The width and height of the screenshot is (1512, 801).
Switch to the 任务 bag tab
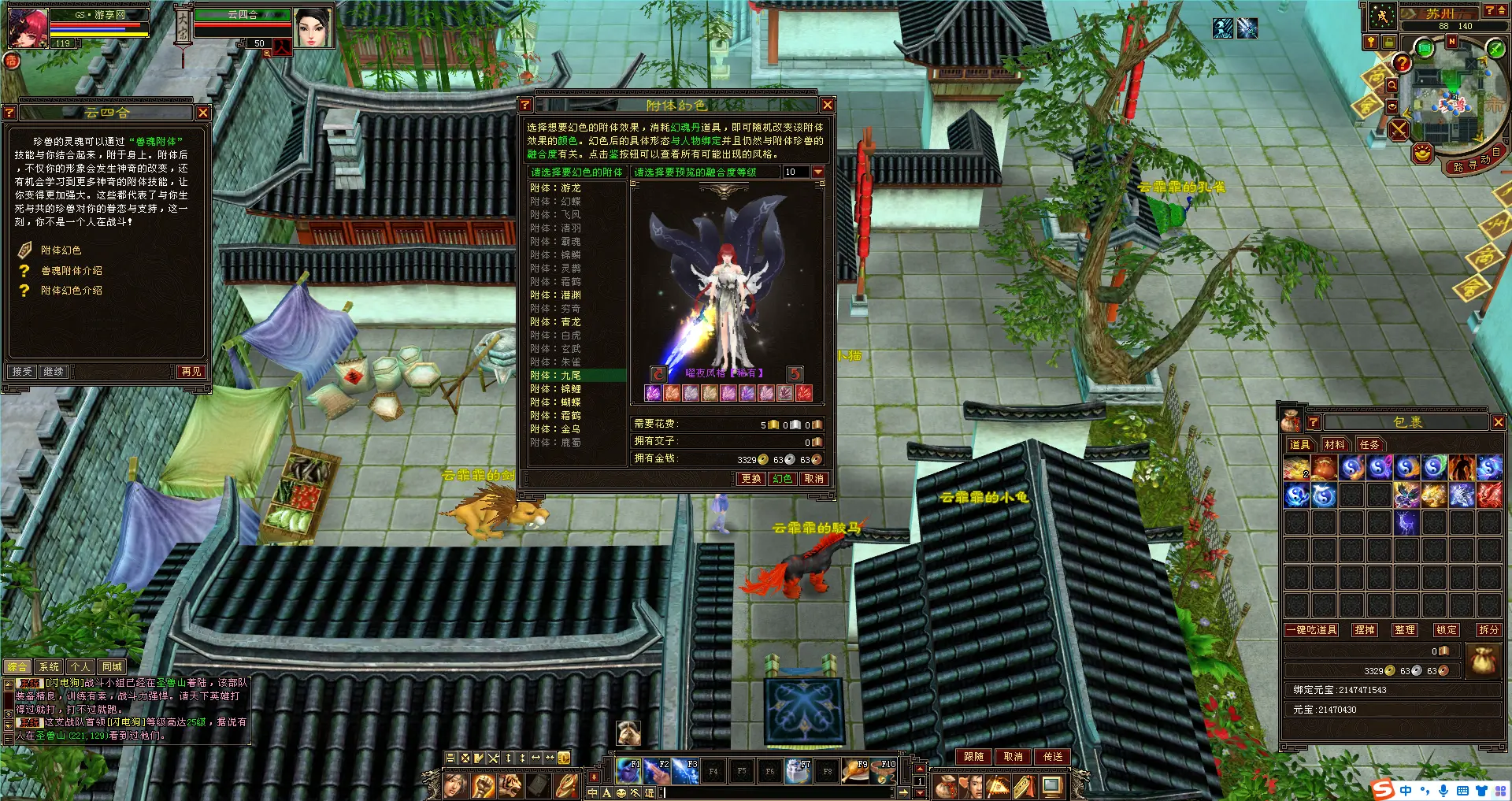1369,445
